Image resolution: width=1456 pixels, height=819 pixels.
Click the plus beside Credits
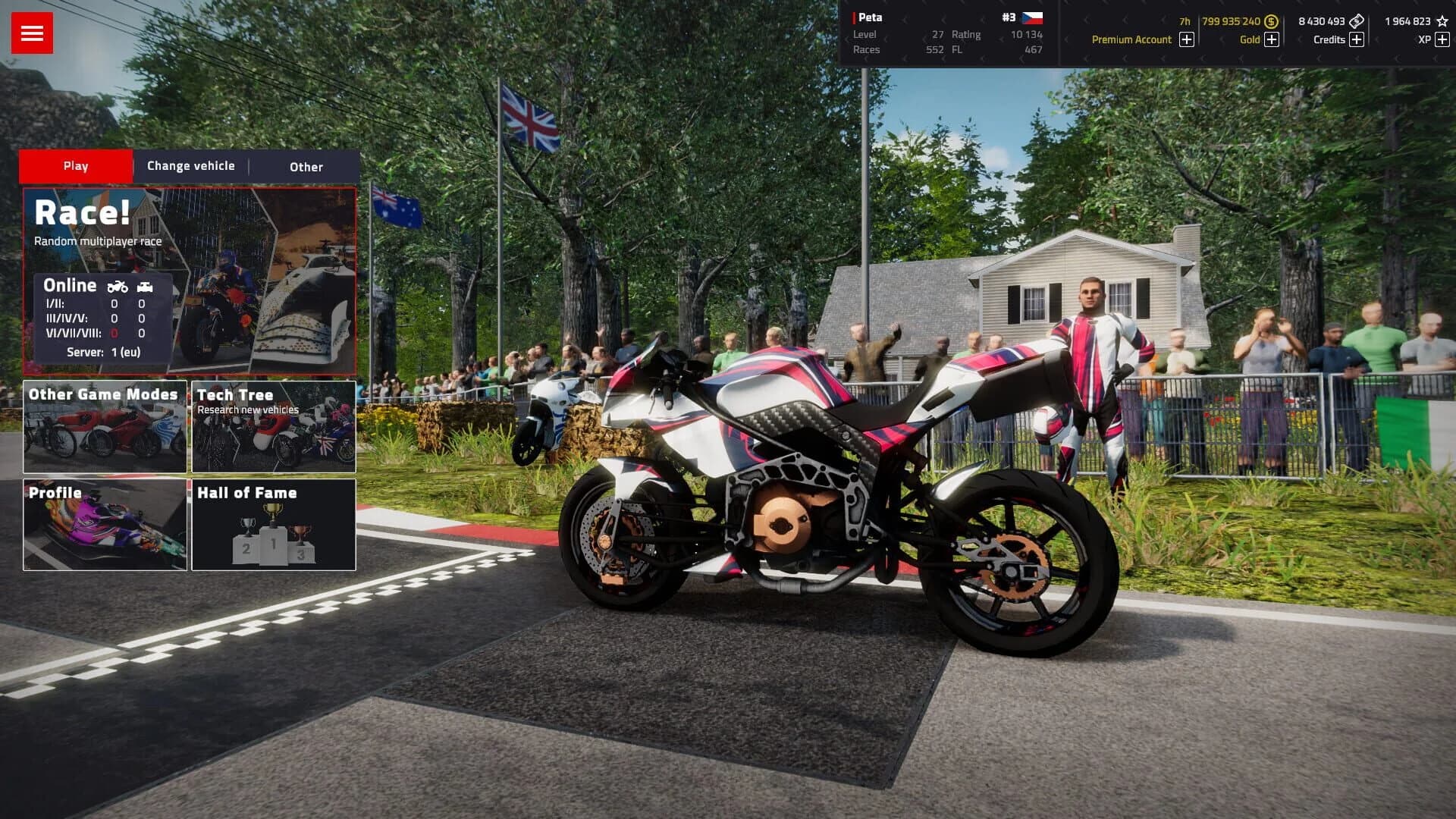click(x=1357, y=39)
